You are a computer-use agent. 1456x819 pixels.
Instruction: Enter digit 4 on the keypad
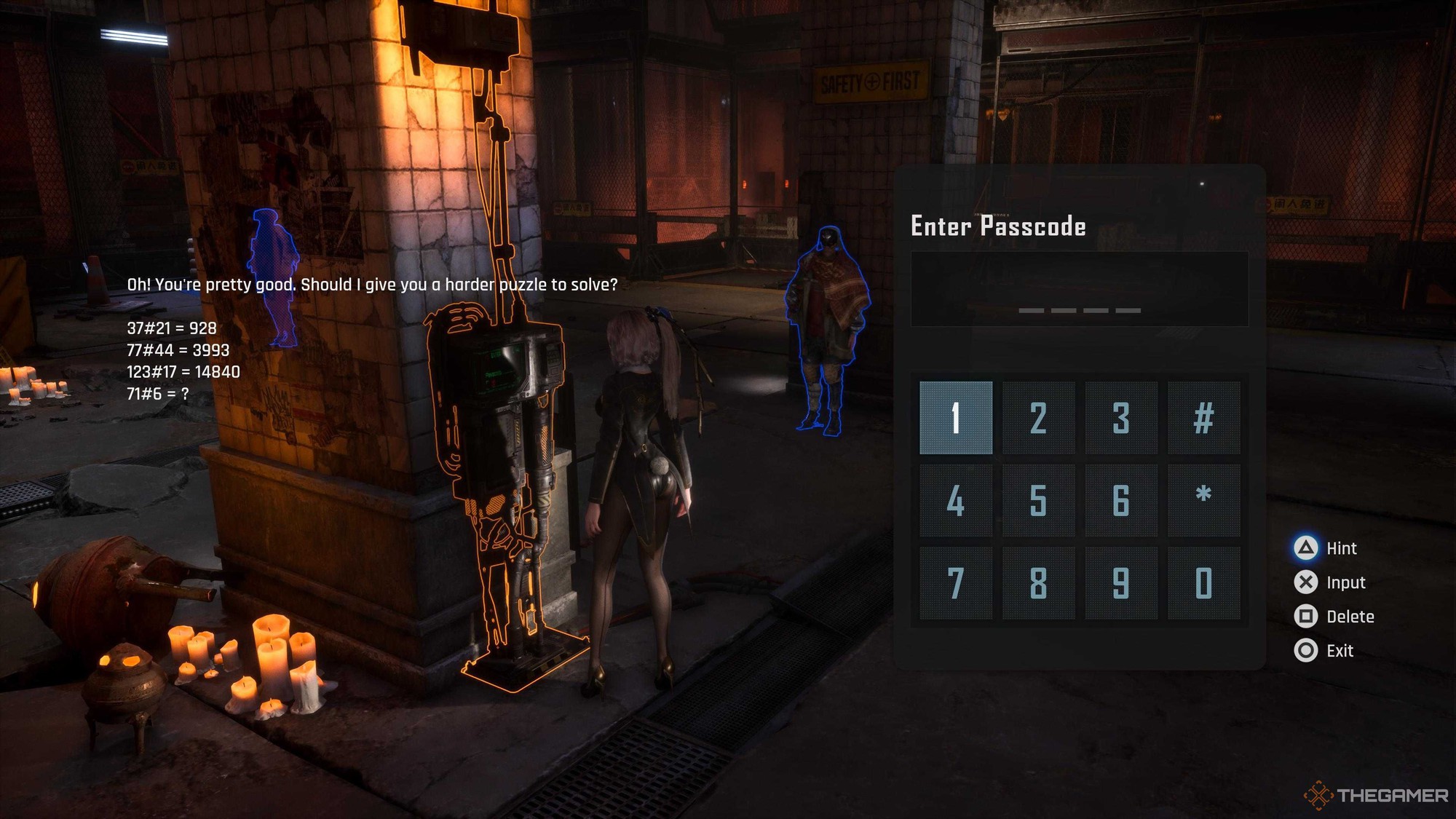point(955,501)
